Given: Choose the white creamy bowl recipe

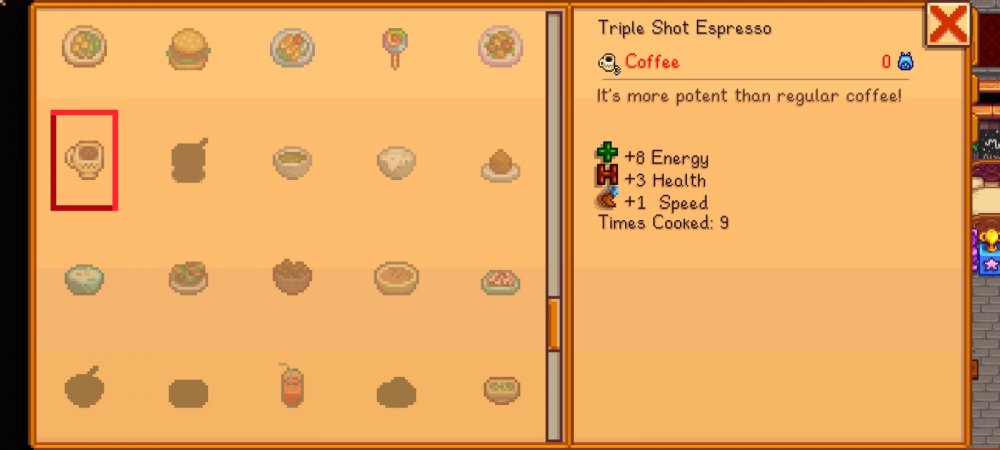Looking at the screenshot, I should (396, 162).
